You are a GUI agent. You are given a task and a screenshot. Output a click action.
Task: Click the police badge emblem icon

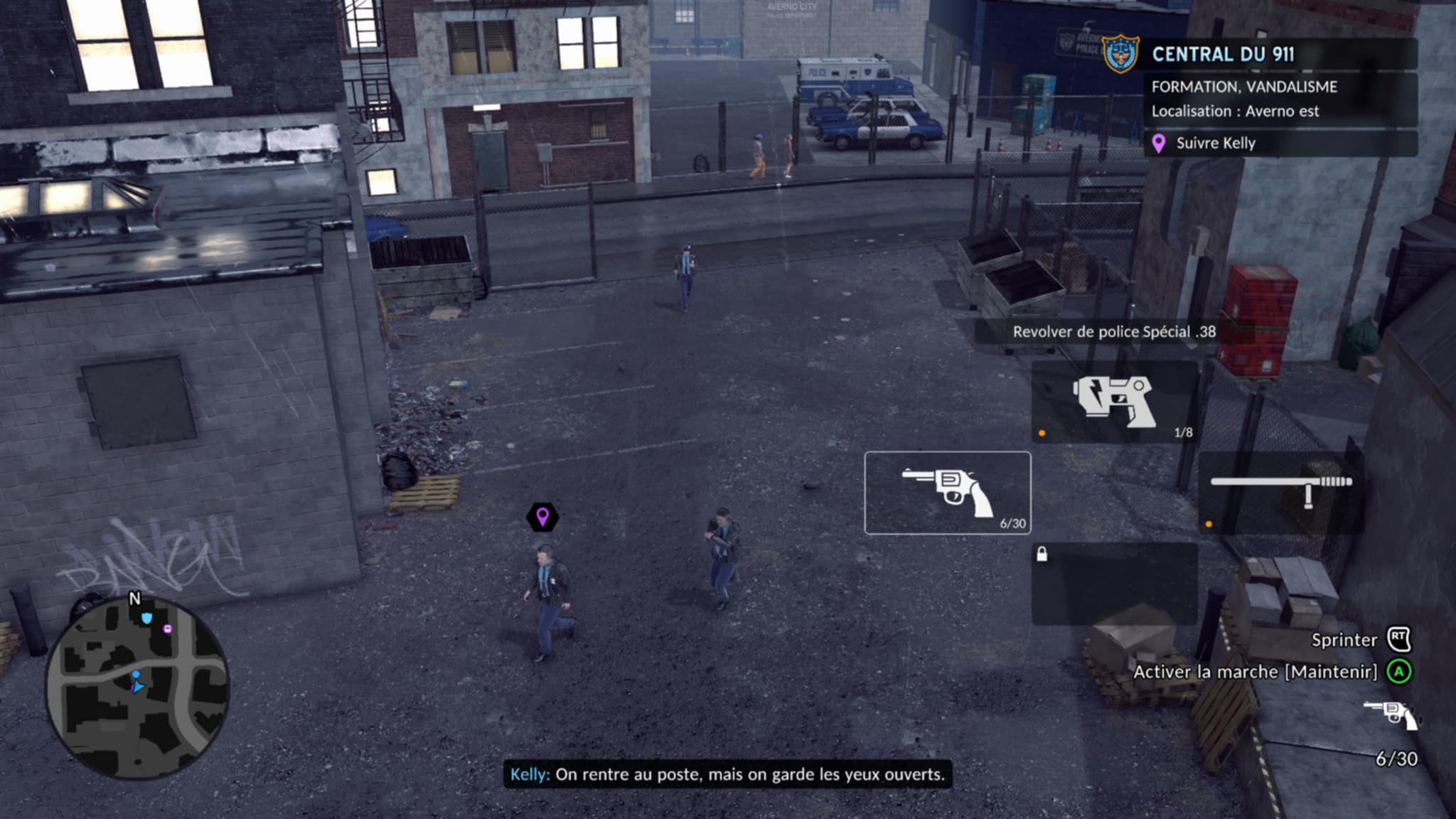pyautogui.click(x=1120, y=55)
